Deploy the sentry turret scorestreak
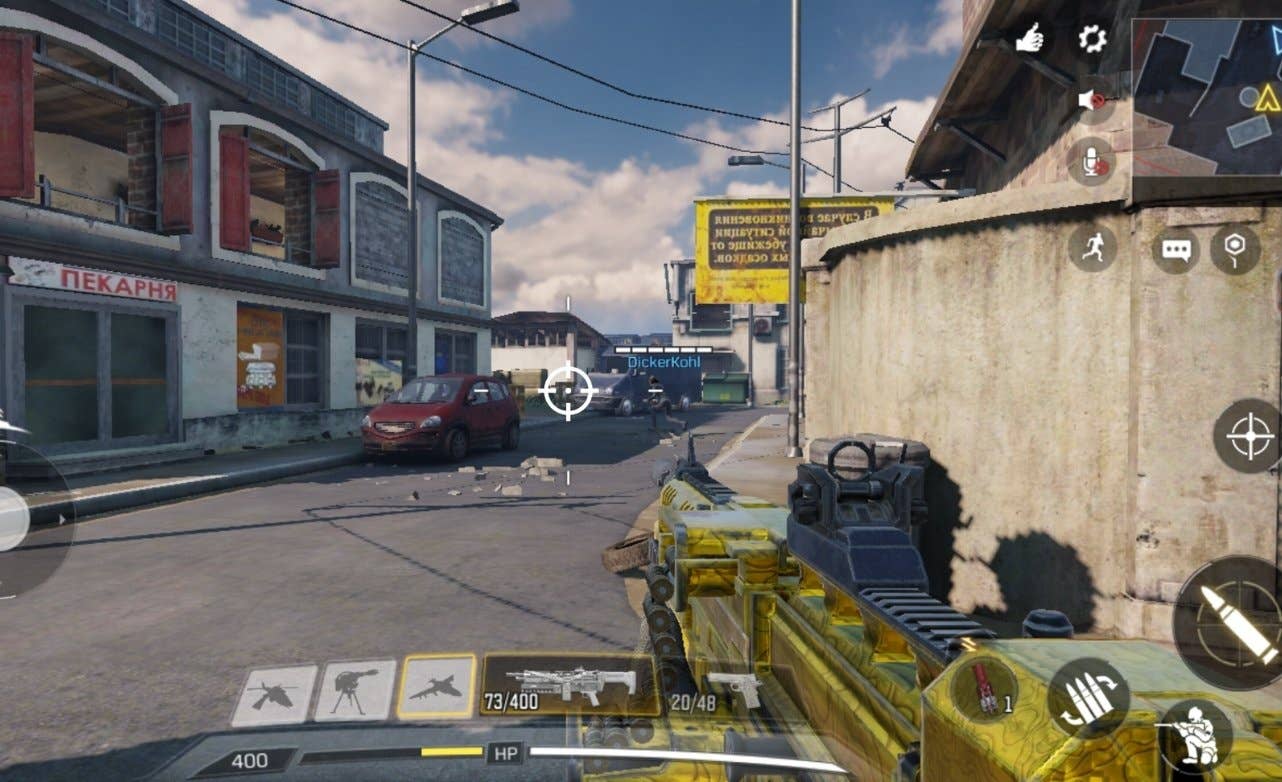The image size is (1282, 782). [355, 690]
